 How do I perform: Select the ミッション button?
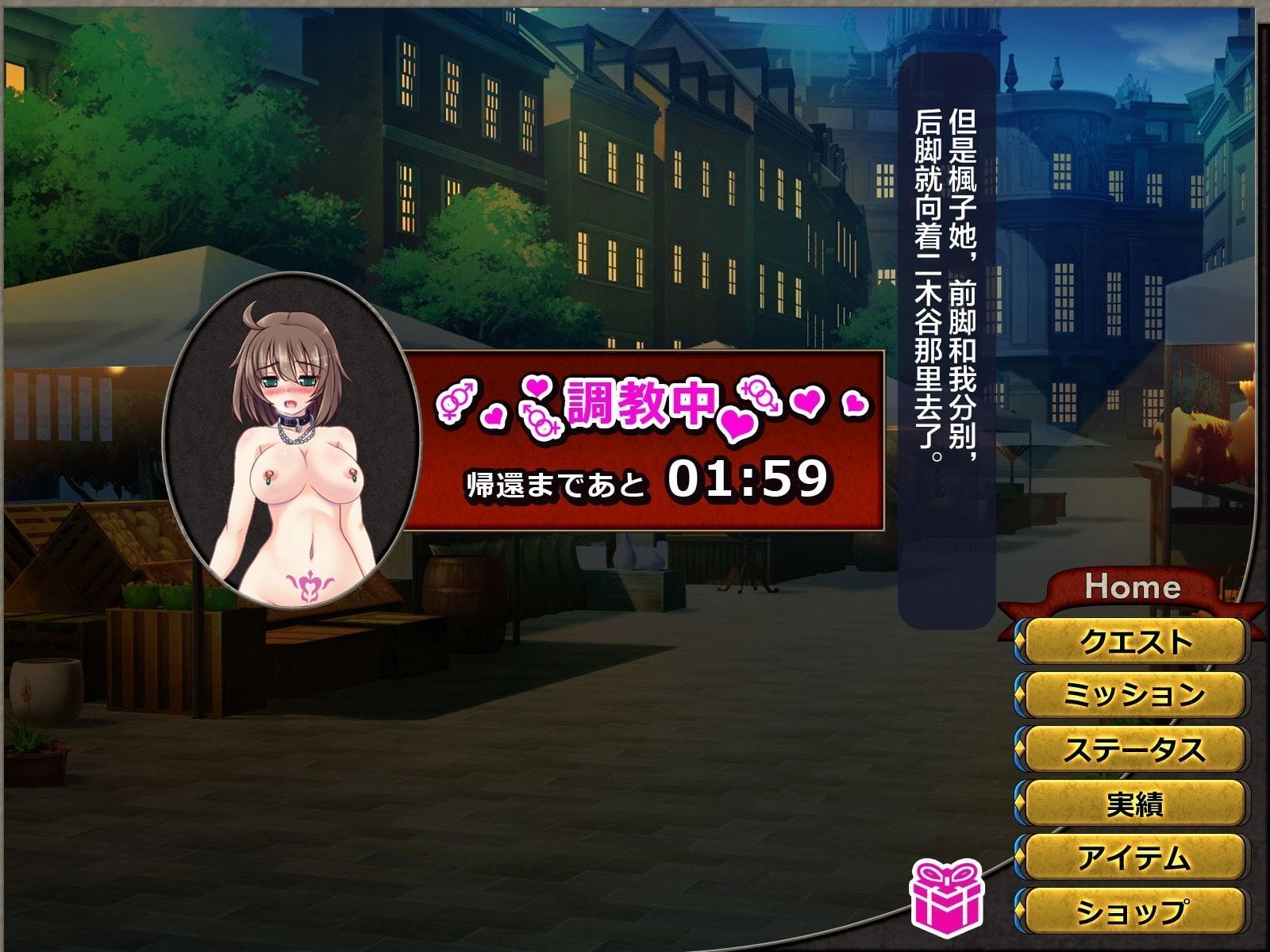(1133, 695)
